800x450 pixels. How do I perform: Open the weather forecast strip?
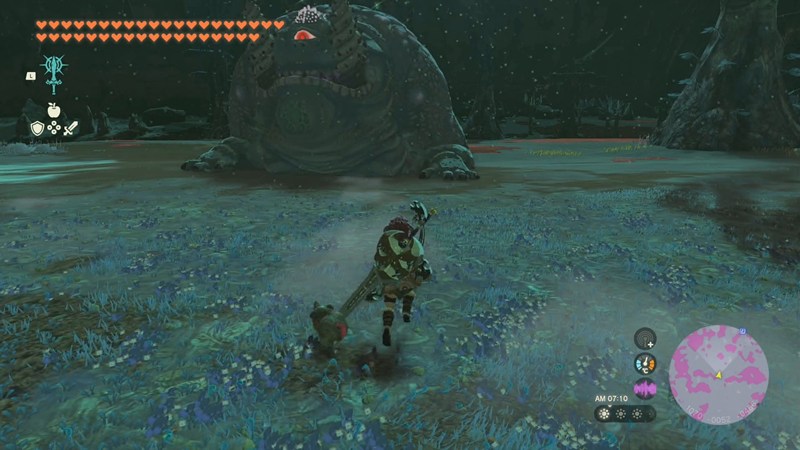[625, 413]
